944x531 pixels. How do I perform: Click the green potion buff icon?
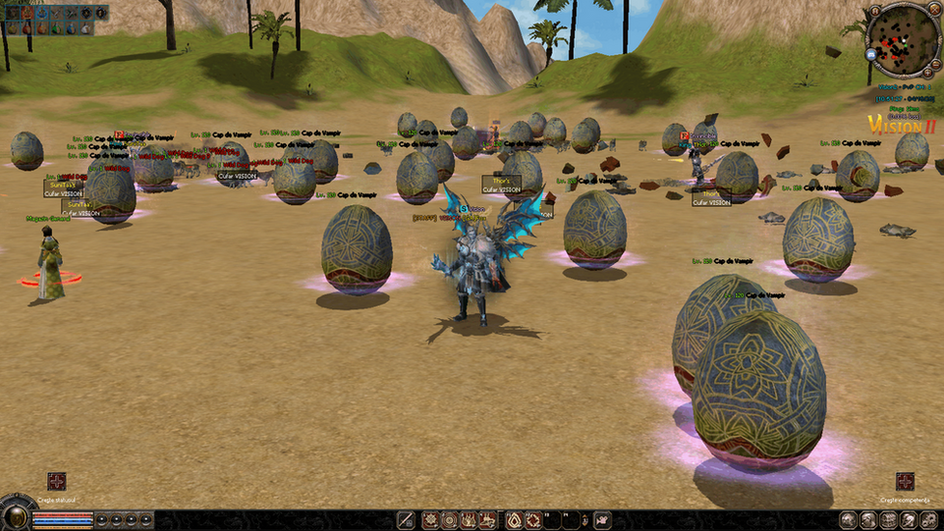click(x=56, y=26)
